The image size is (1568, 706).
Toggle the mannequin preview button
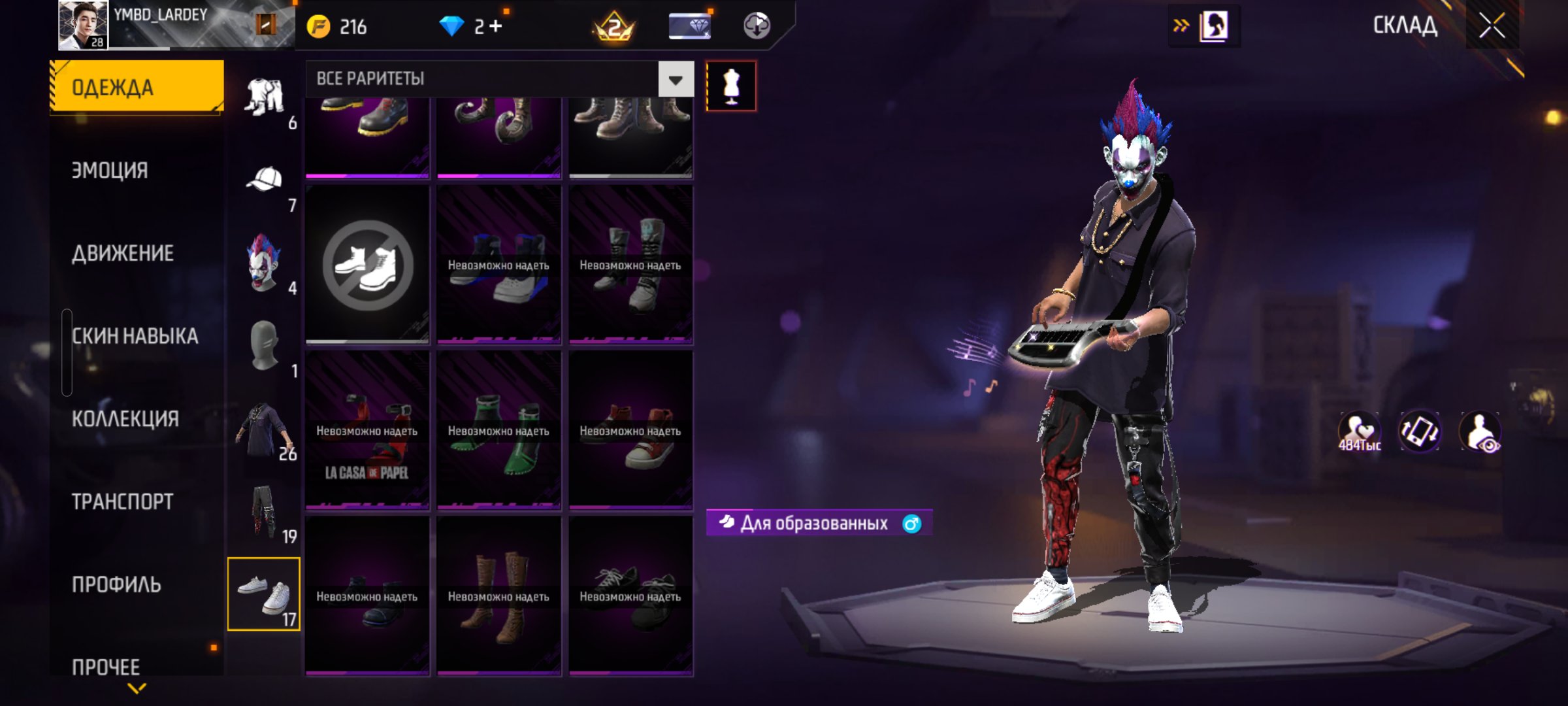[x=731, y=86]
